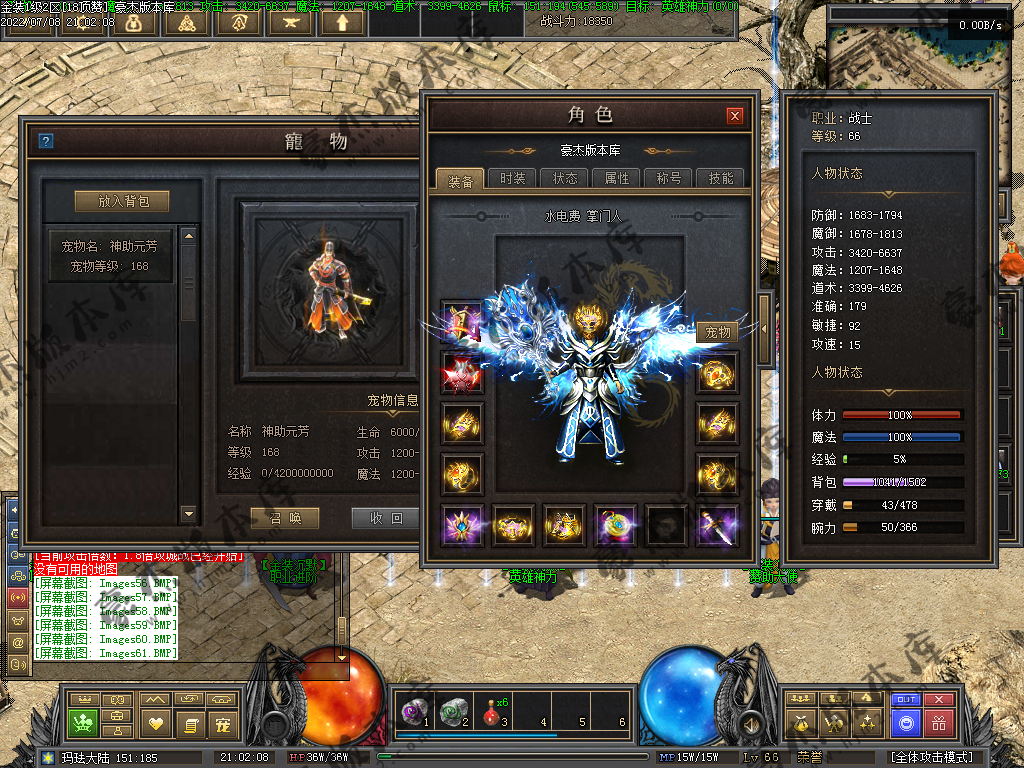Select the 属性 tab
Image resolution: width=1024 pixels, height=768 pixels.
pos(617,178)
